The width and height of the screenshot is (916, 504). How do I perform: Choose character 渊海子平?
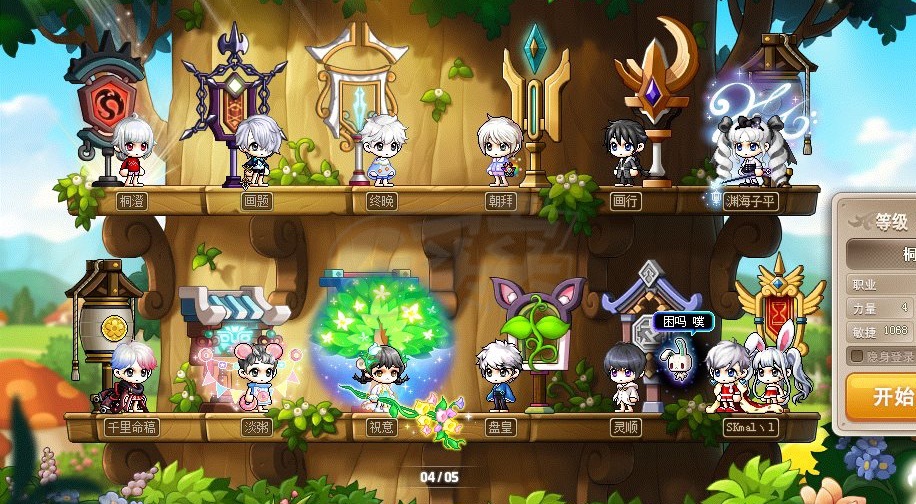(x=747, y=151)
